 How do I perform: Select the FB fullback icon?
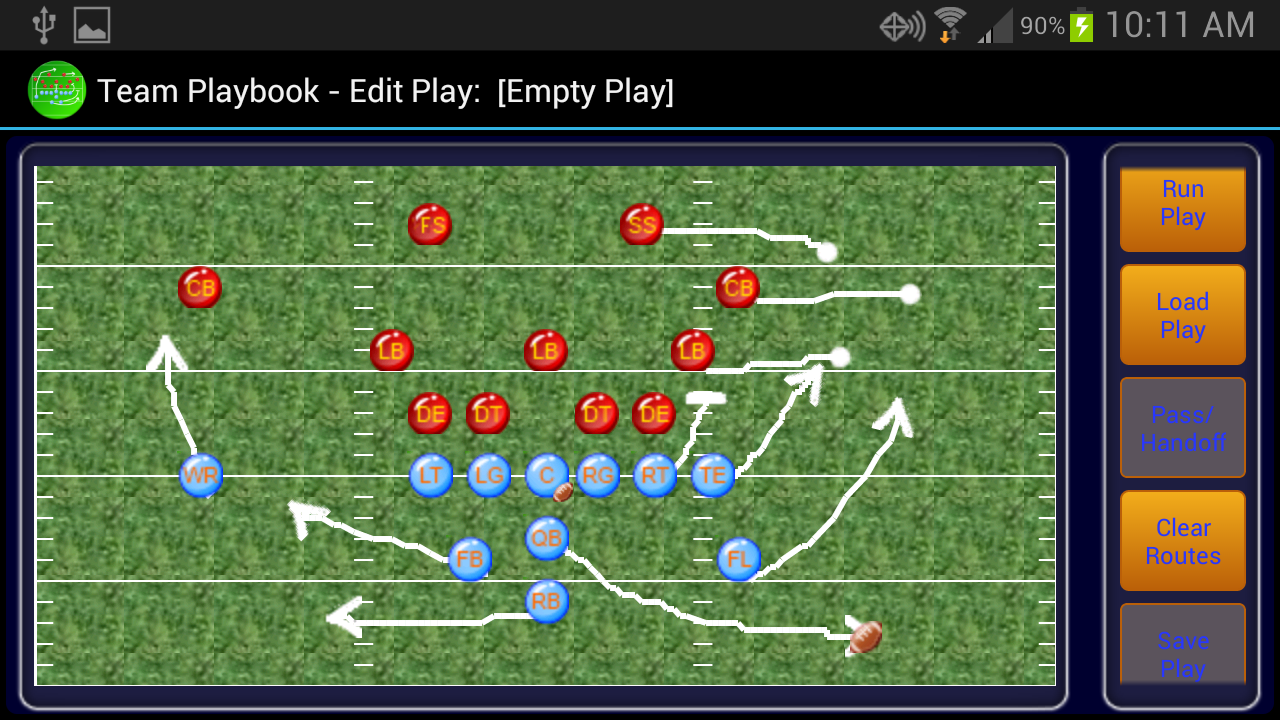click(469, 560)
